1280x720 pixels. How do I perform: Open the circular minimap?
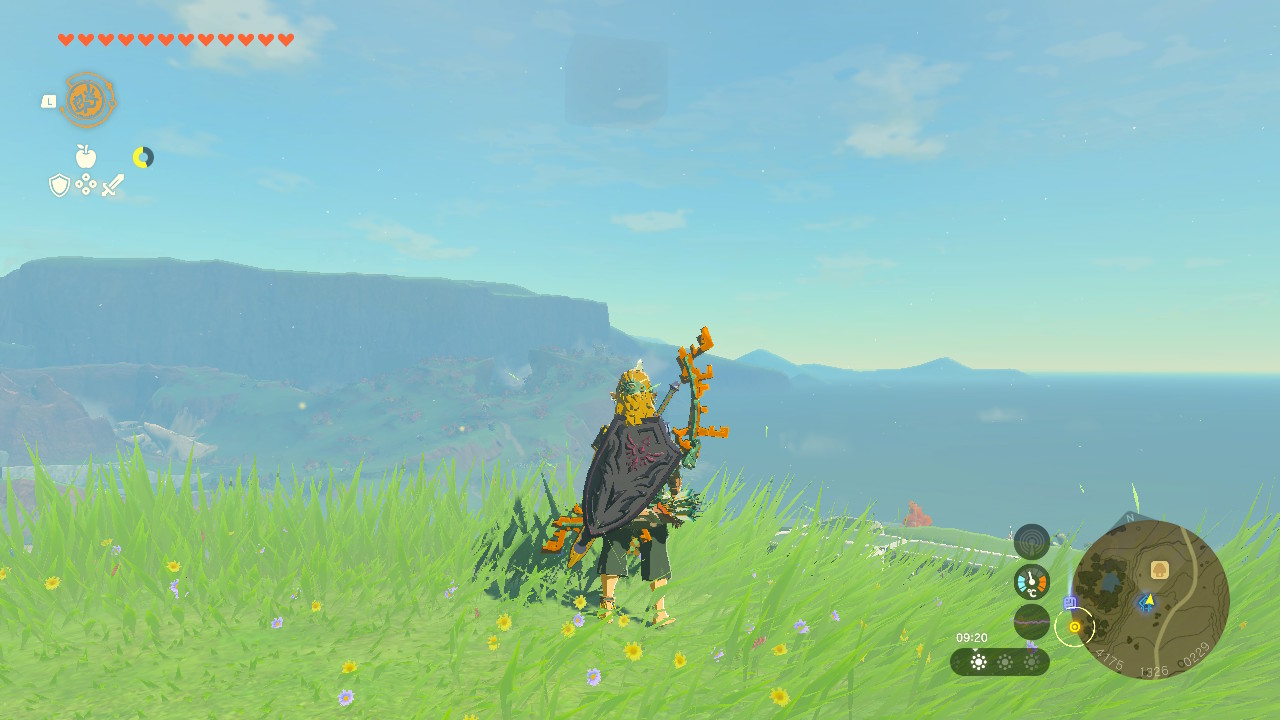pos(1150,600)
